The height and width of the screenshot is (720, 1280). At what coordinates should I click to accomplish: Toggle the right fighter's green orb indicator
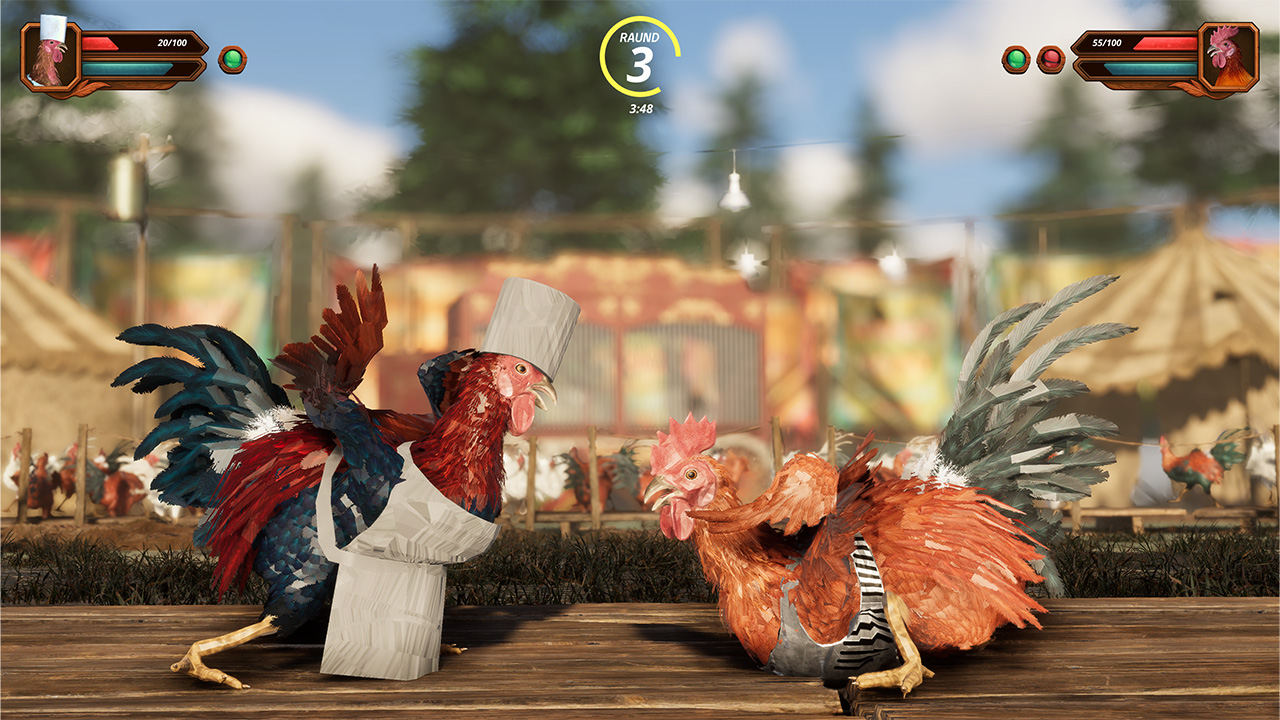(x=1016, y=60)
